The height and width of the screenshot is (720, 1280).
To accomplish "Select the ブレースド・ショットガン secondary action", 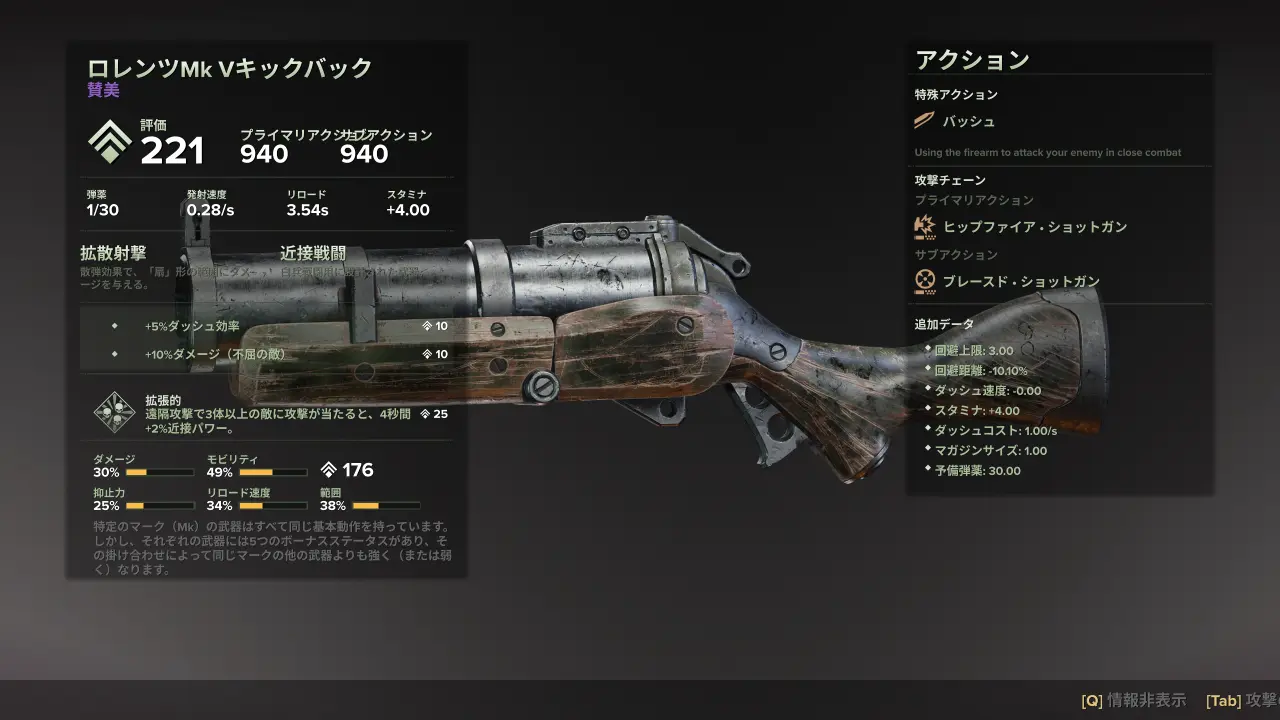I will coord(1020,281).
